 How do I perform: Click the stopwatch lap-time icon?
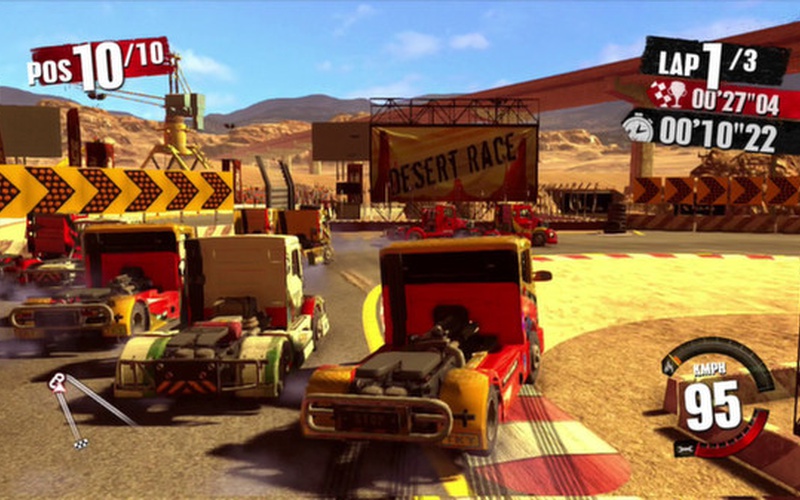coord(636,127)
